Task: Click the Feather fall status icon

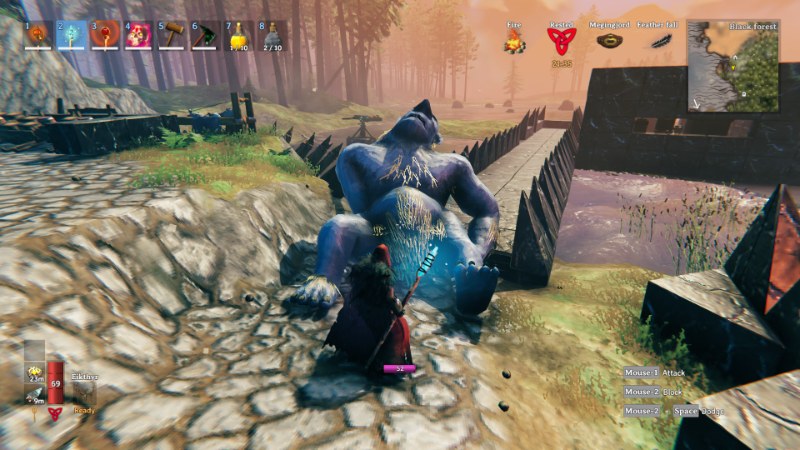Action: click(x=660, y=41)
